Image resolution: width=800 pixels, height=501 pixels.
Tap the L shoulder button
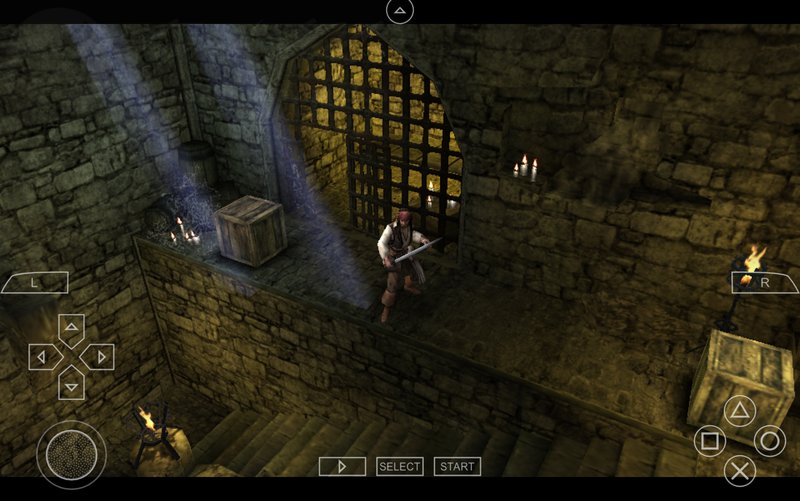34,283
